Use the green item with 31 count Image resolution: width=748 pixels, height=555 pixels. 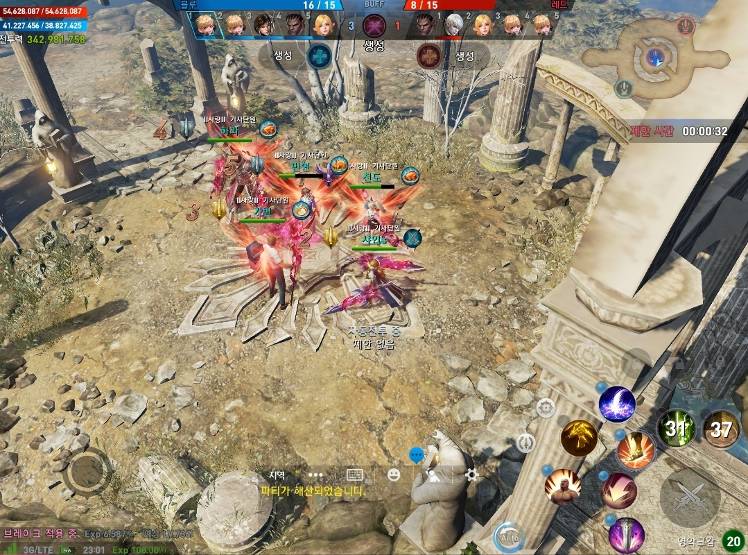[677, 428]
